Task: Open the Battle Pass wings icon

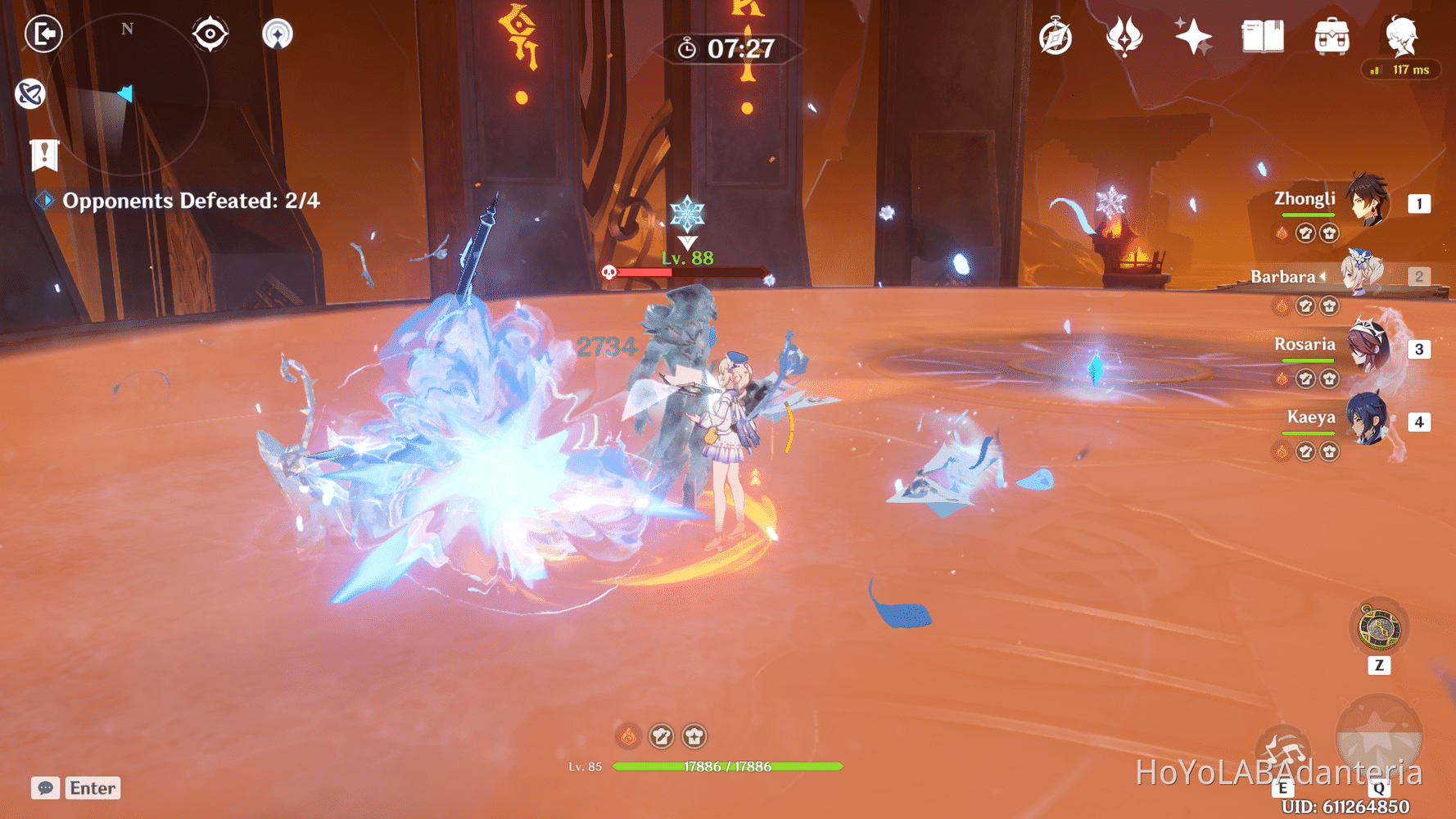Action: point(1127,34)
